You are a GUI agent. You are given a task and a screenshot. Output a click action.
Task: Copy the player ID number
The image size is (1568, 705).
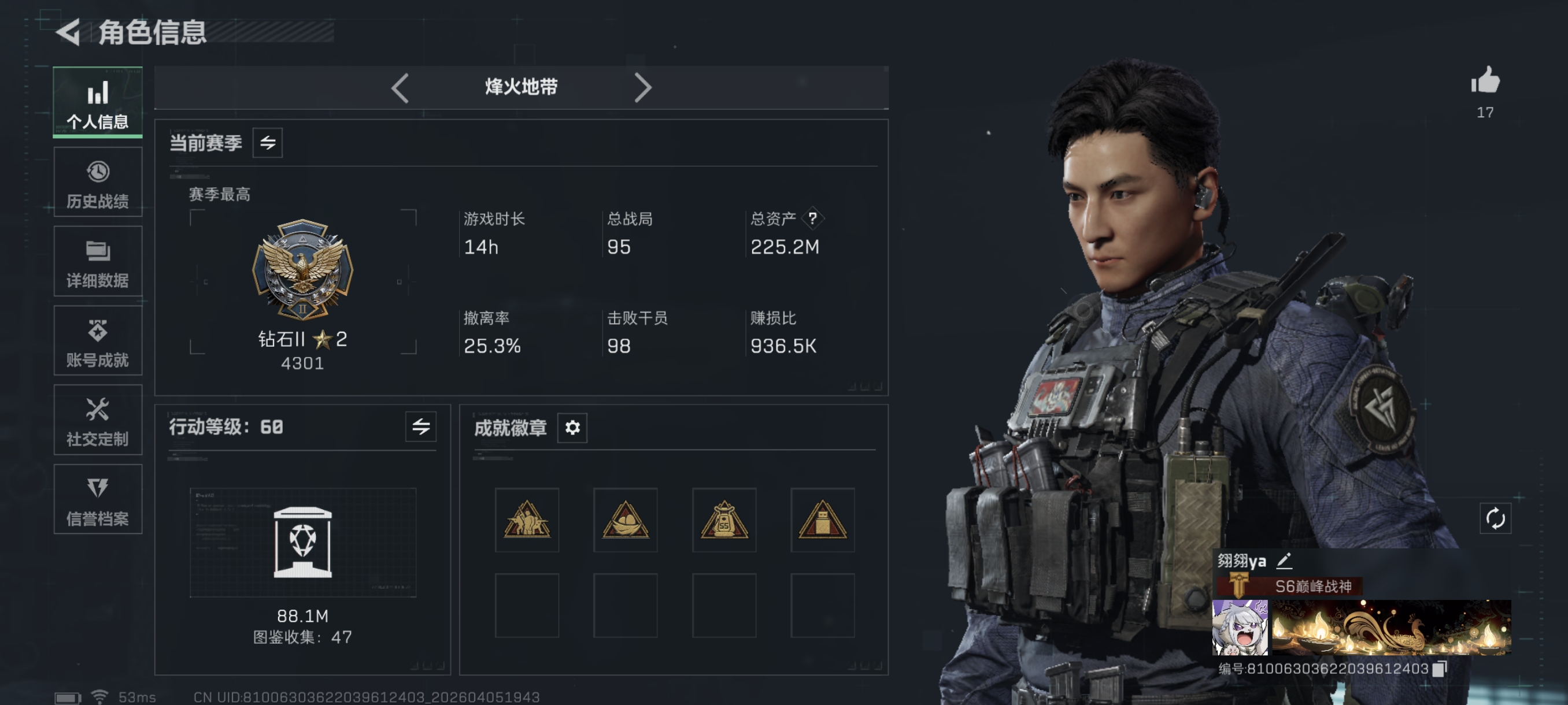pyautogui.click(x=1440, y=669)
